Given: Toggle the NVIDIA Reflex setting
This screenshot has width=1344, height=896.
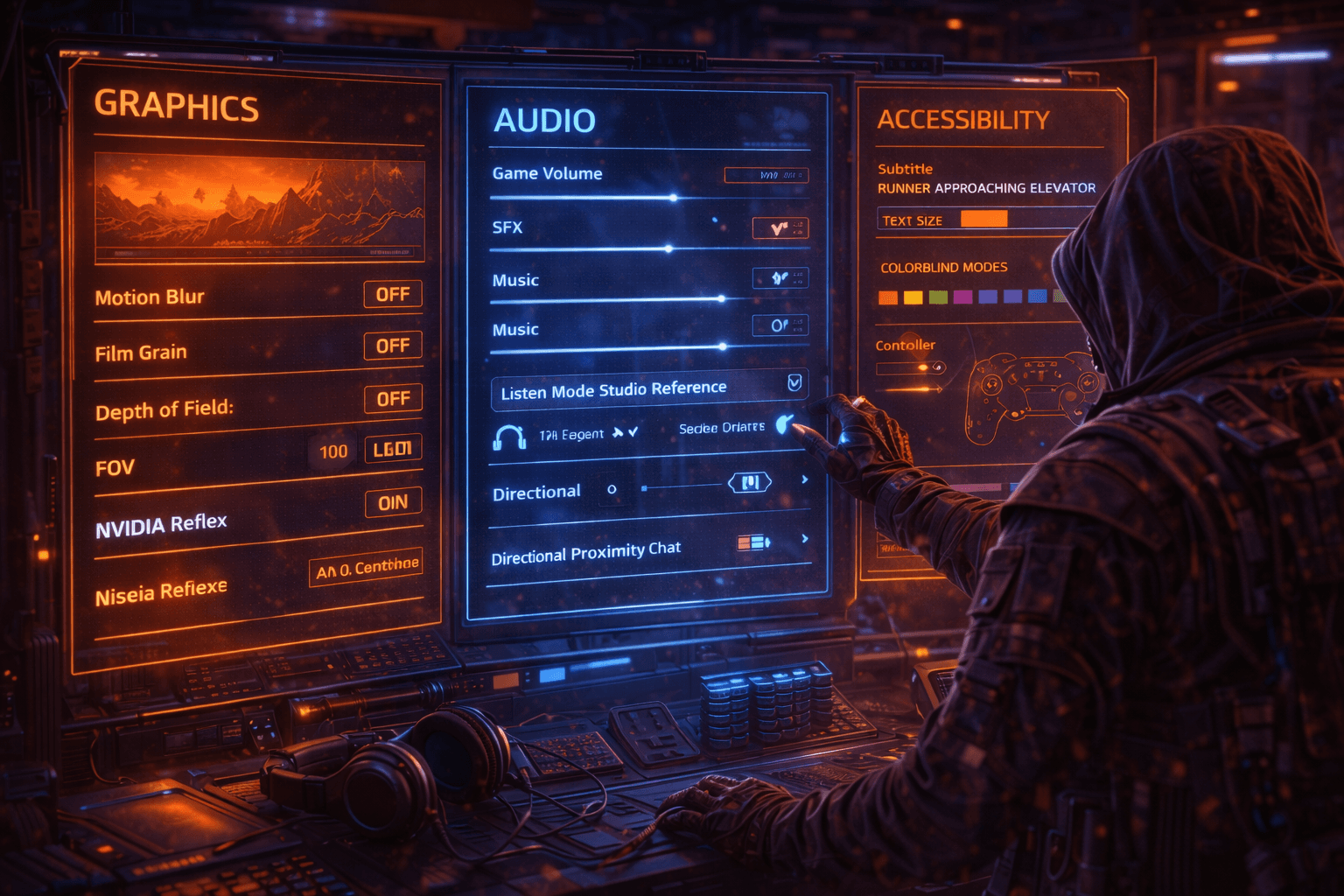Looking at the screenshot, I should 393,502.
